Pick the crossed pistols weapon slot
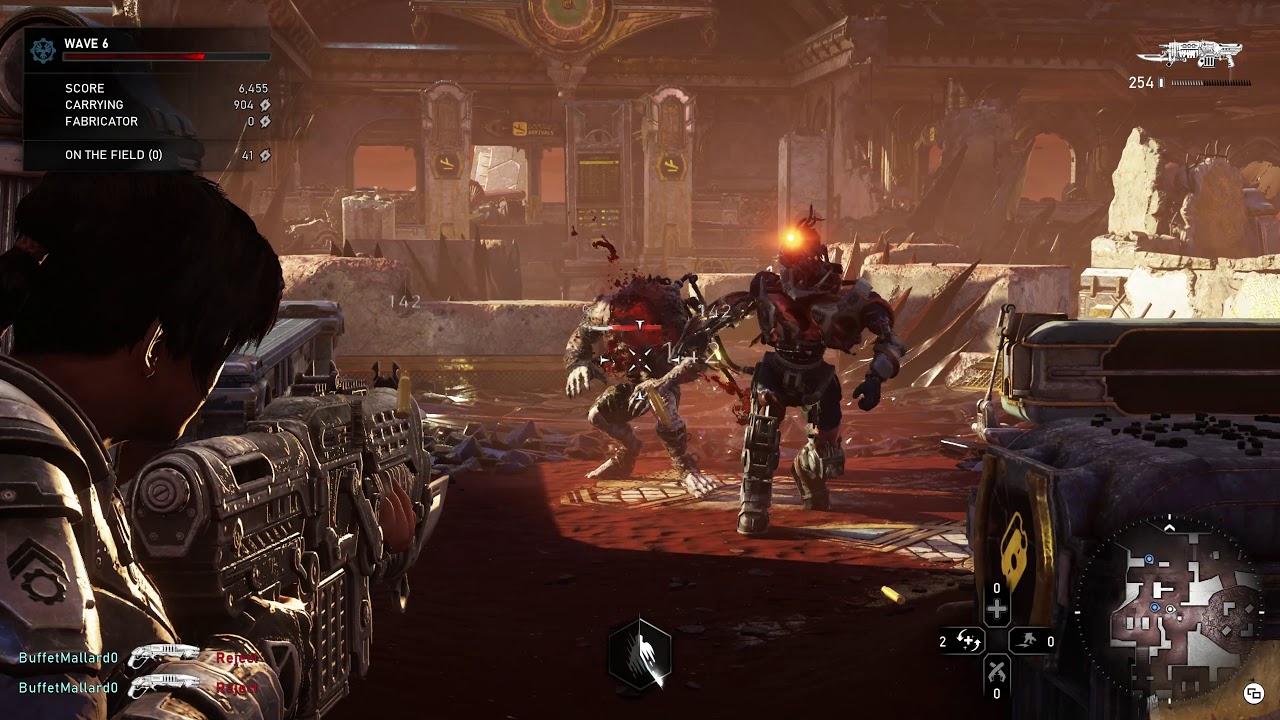 pyautogui.click(x=996, y=670)
